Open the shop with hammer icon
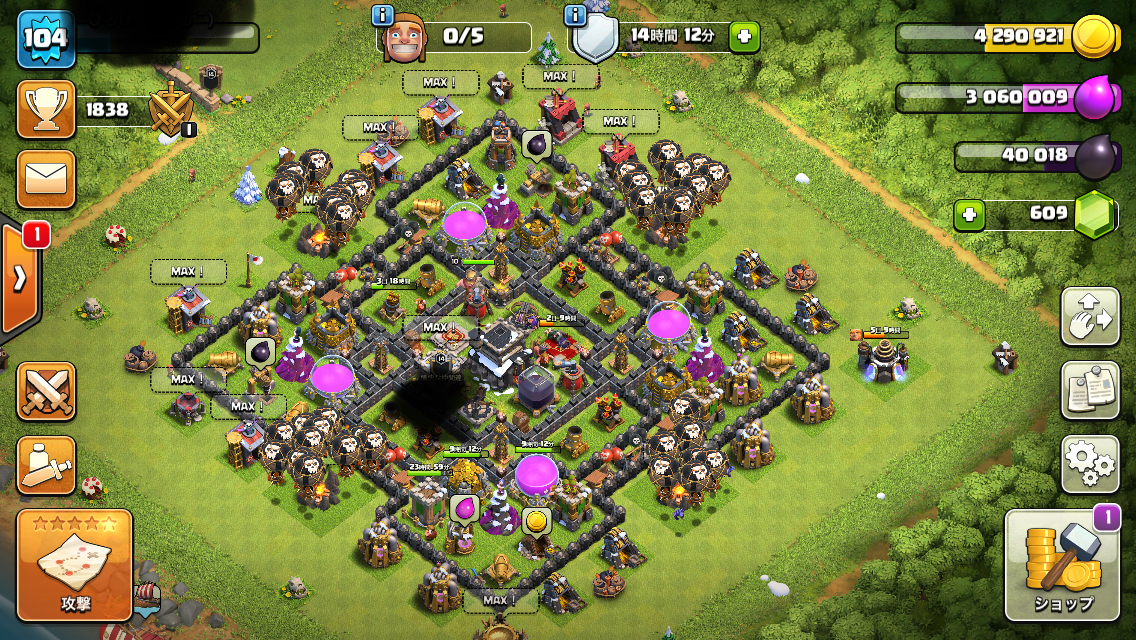Viewport: 1136px width, 640px height. point(1061,565)
